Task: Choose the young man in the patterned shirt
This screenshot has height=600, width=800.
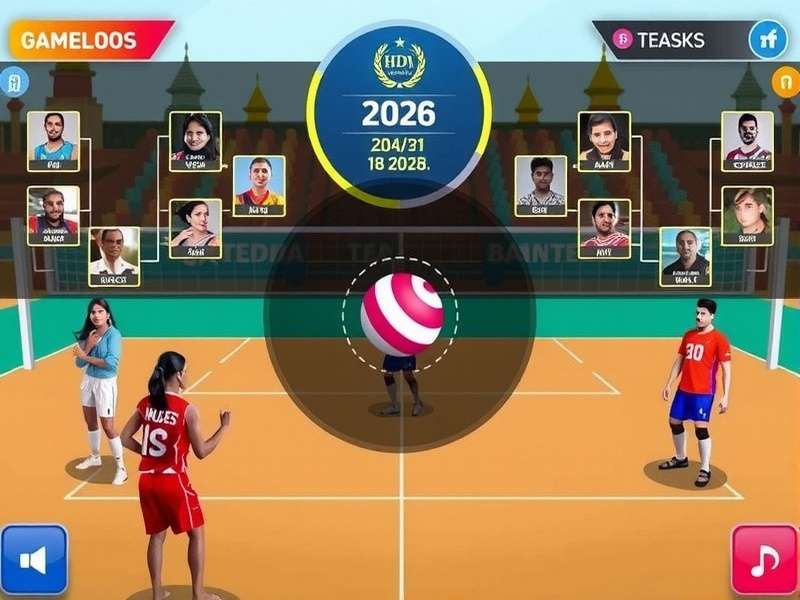Action: pos(541,185)
